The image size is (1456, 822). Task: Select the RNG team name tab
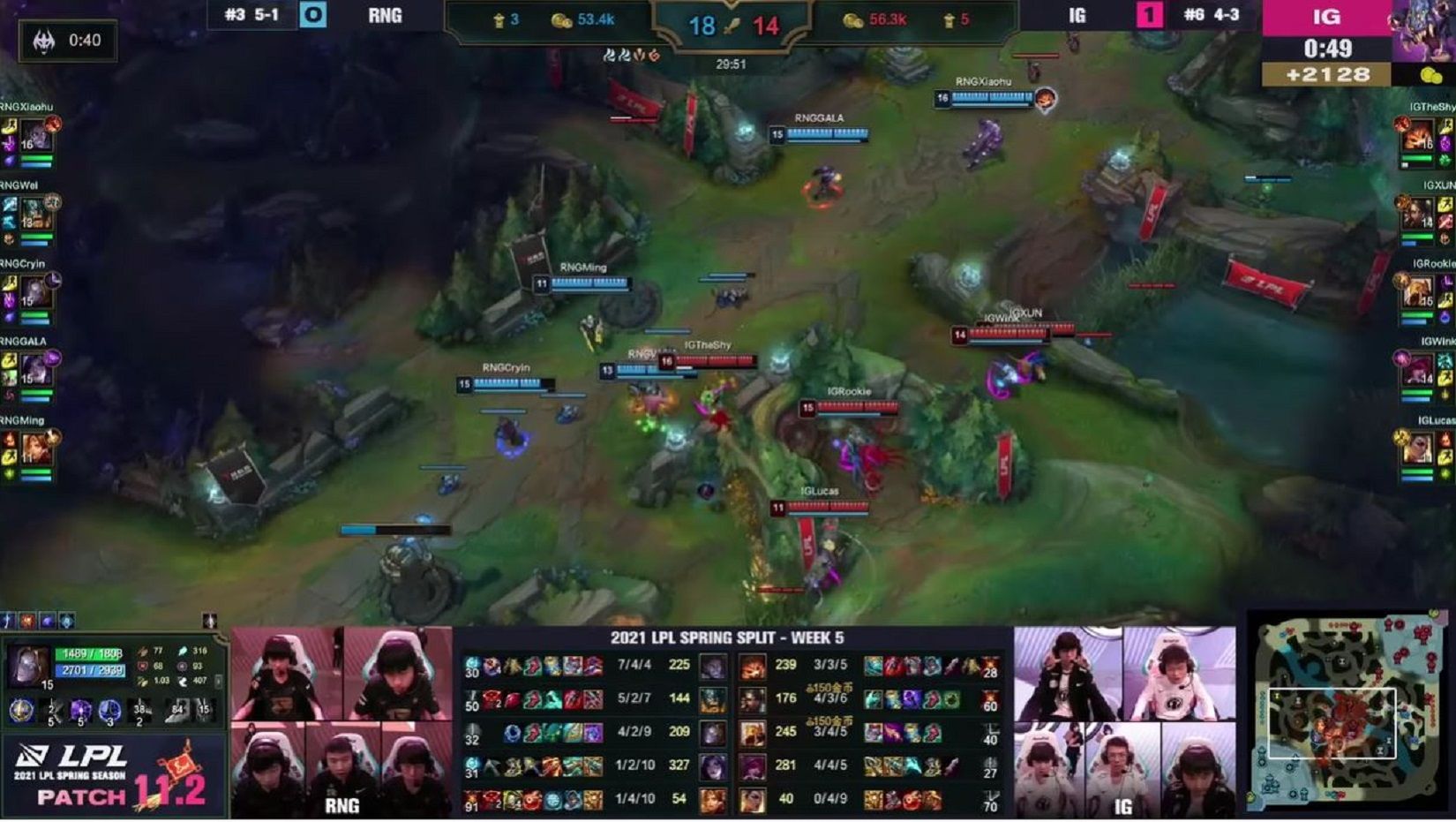(383, 15)
